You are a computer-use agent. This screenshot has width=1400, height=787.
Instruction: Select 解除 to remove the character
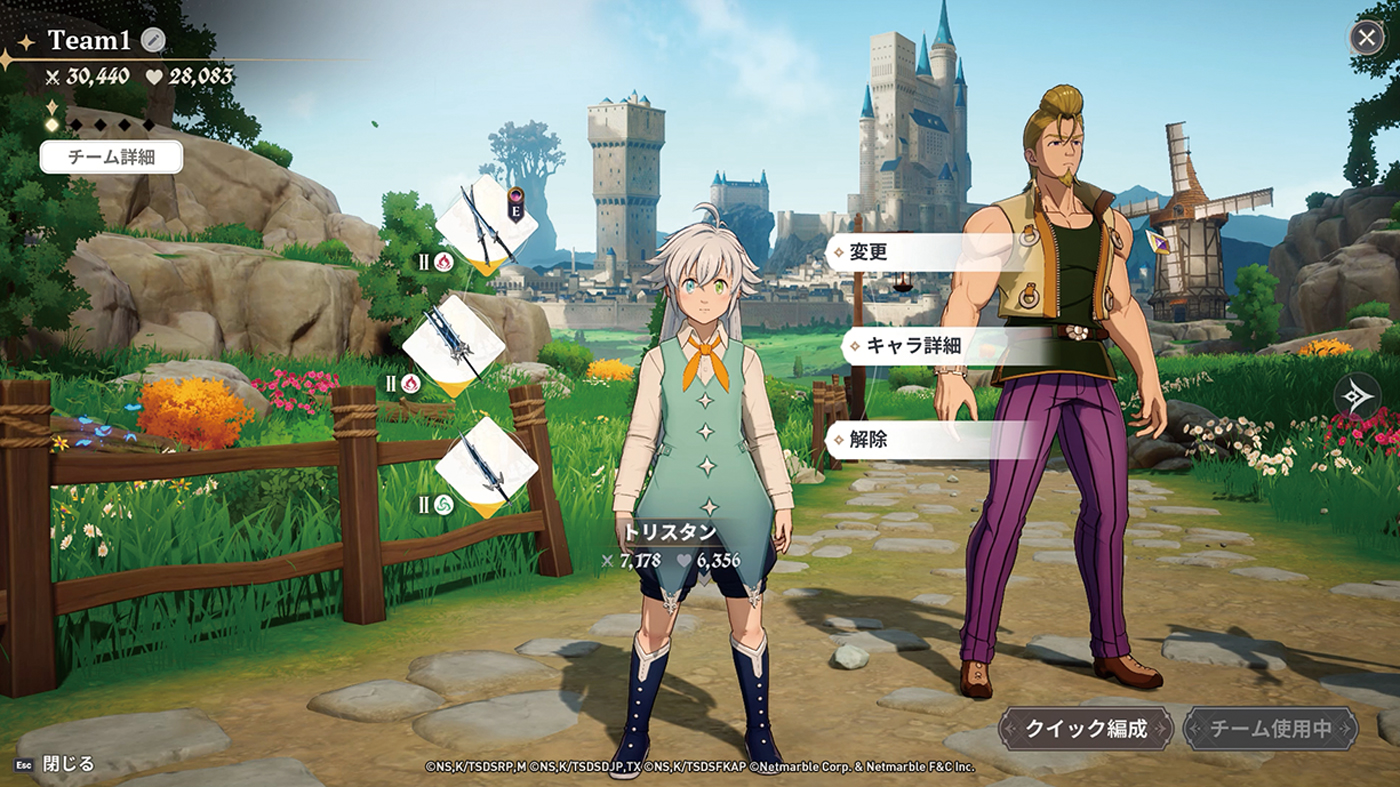[x=869, y=439]
